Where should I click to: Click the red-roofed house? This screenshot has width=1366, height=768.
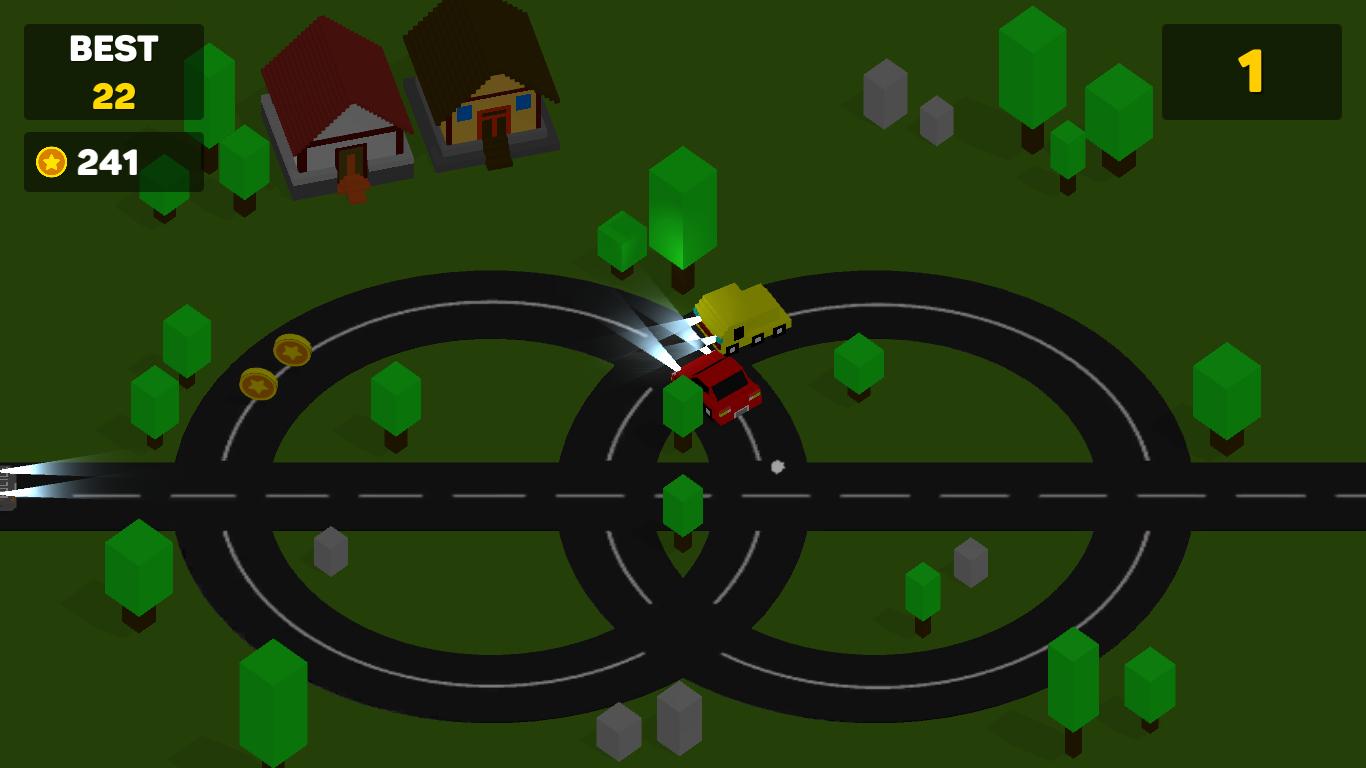335,110
